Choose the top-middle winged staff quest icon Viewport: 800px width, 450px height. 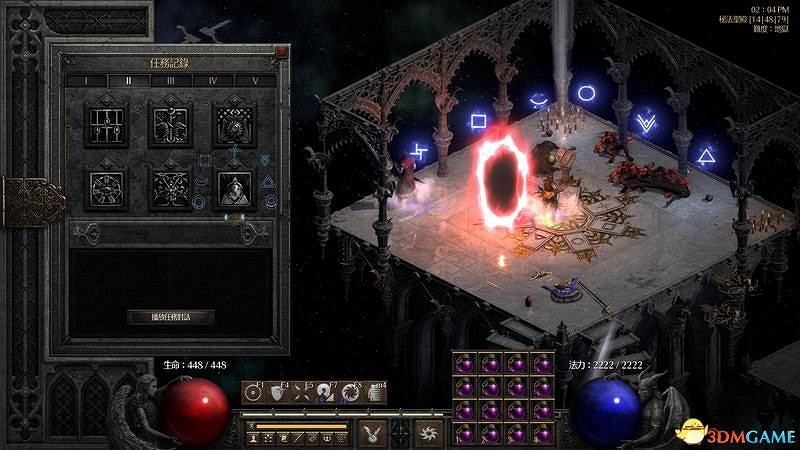[170, 124]
